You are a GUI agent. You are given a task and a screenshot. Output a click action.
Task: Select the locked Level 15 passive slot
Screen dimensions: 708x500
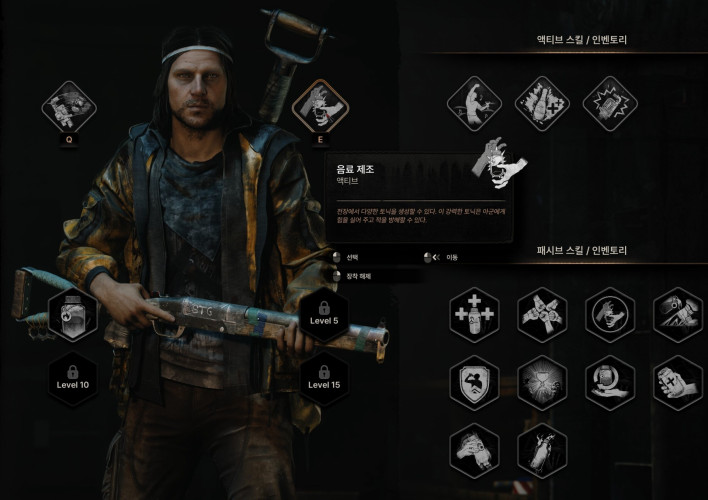324,377
